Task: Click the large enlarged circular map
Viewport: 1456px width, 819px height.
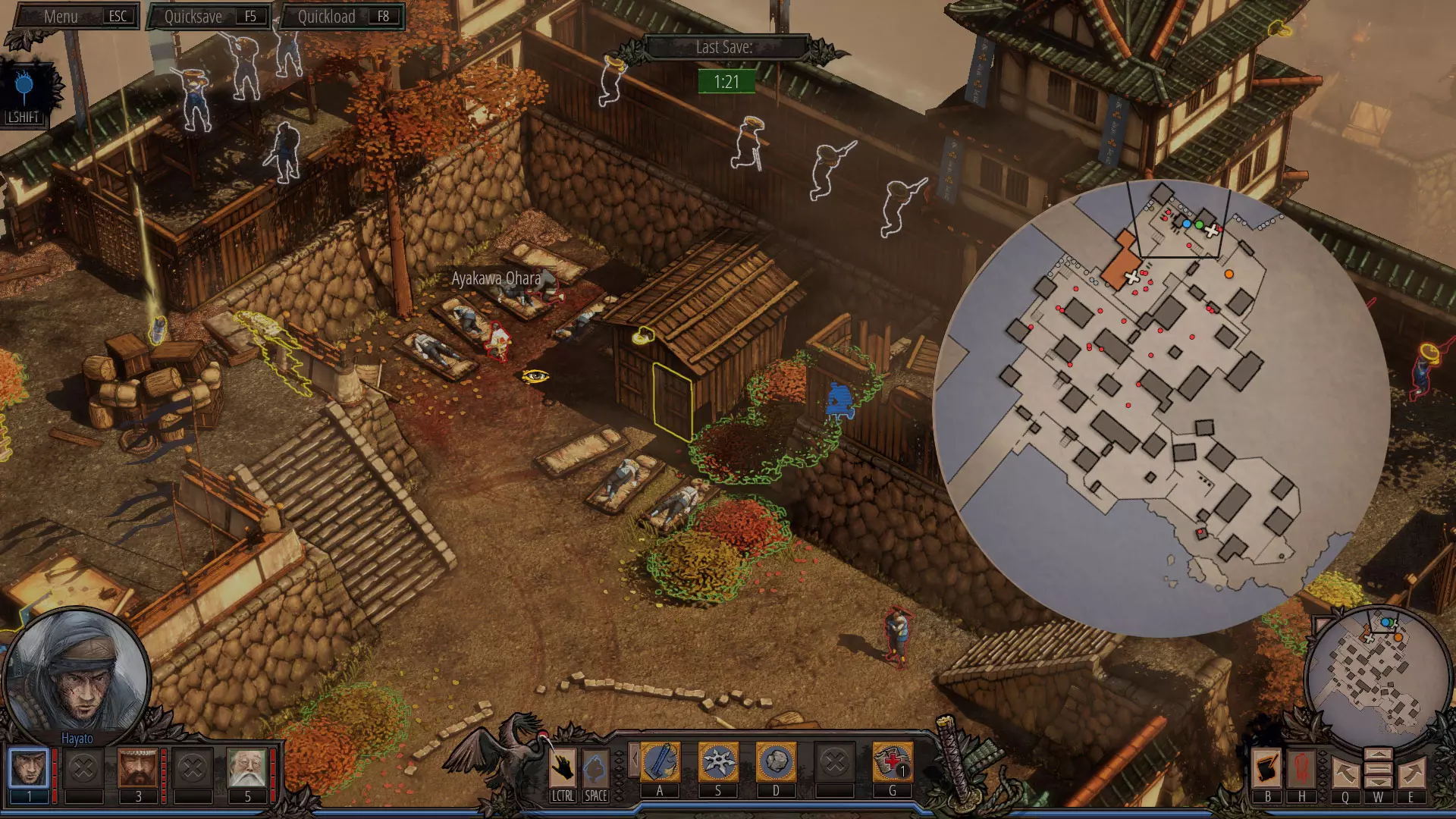Action: pos(1160,409)
